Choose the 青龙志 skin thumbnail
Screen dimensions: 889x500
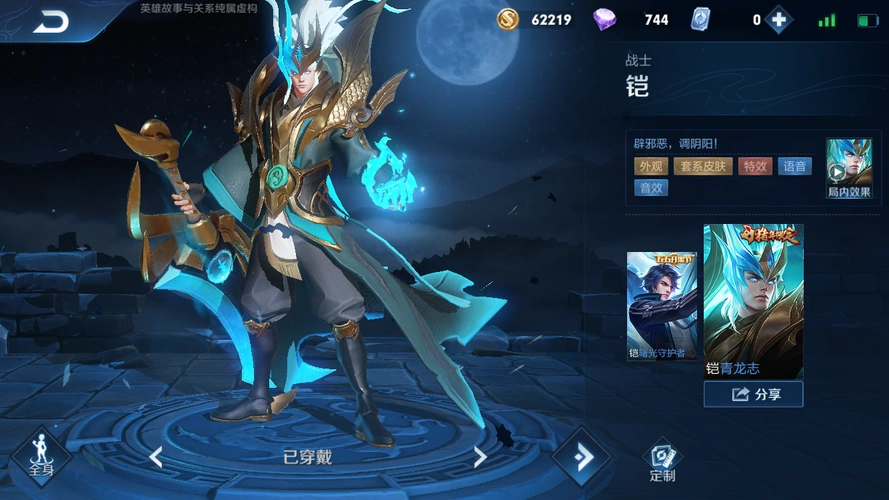pyautogui.click(x=753, y=300)
